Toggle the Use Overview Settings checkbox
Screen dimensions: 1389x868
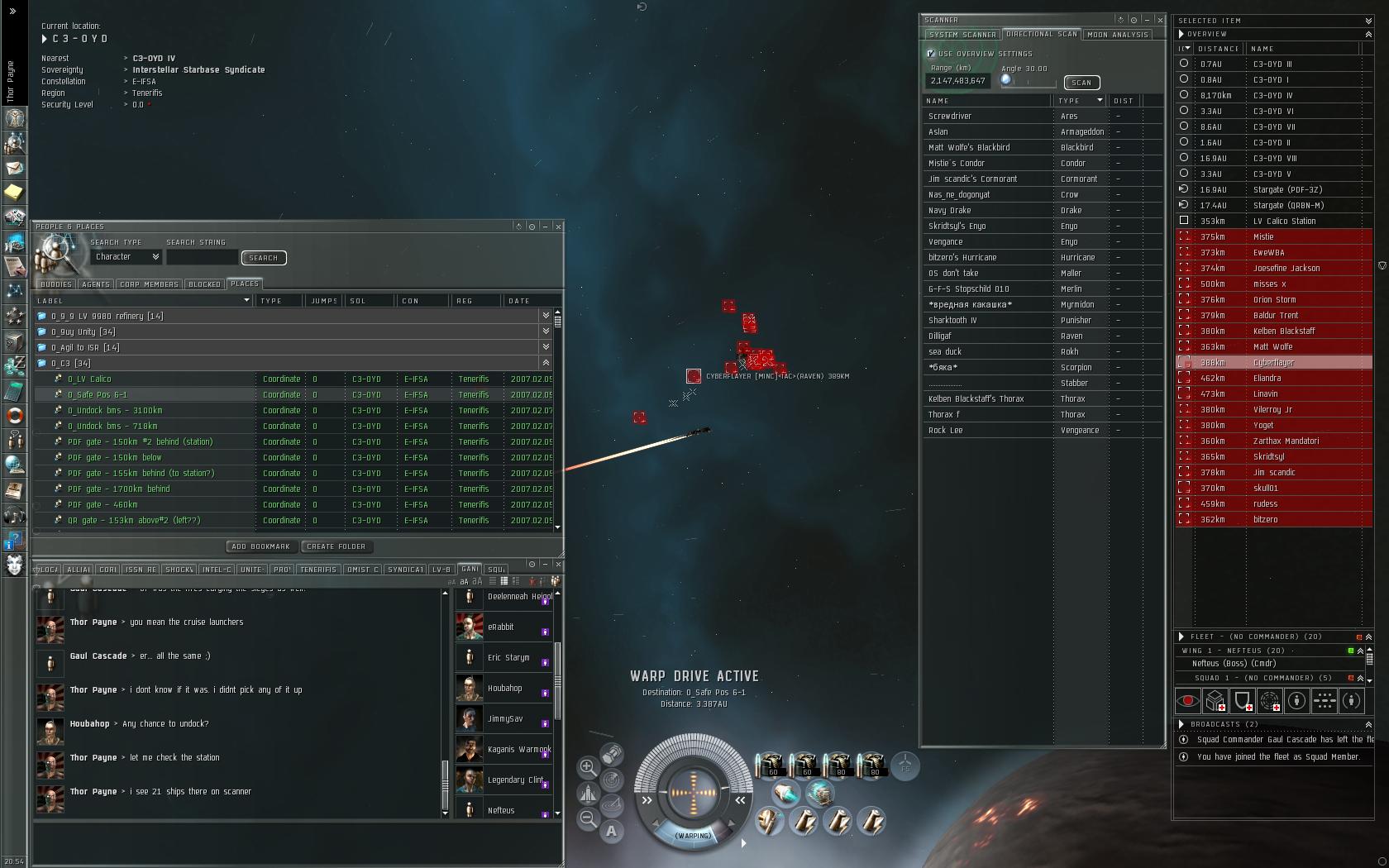pyautogui.click(x=931, y=54)
